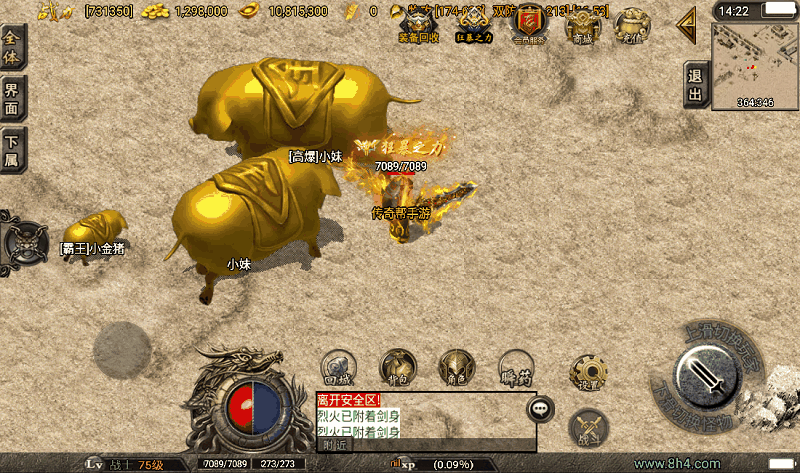Open the 装备回收 equipment recycle icon
Screen dimensions: 800x473
tap(417, 22)
